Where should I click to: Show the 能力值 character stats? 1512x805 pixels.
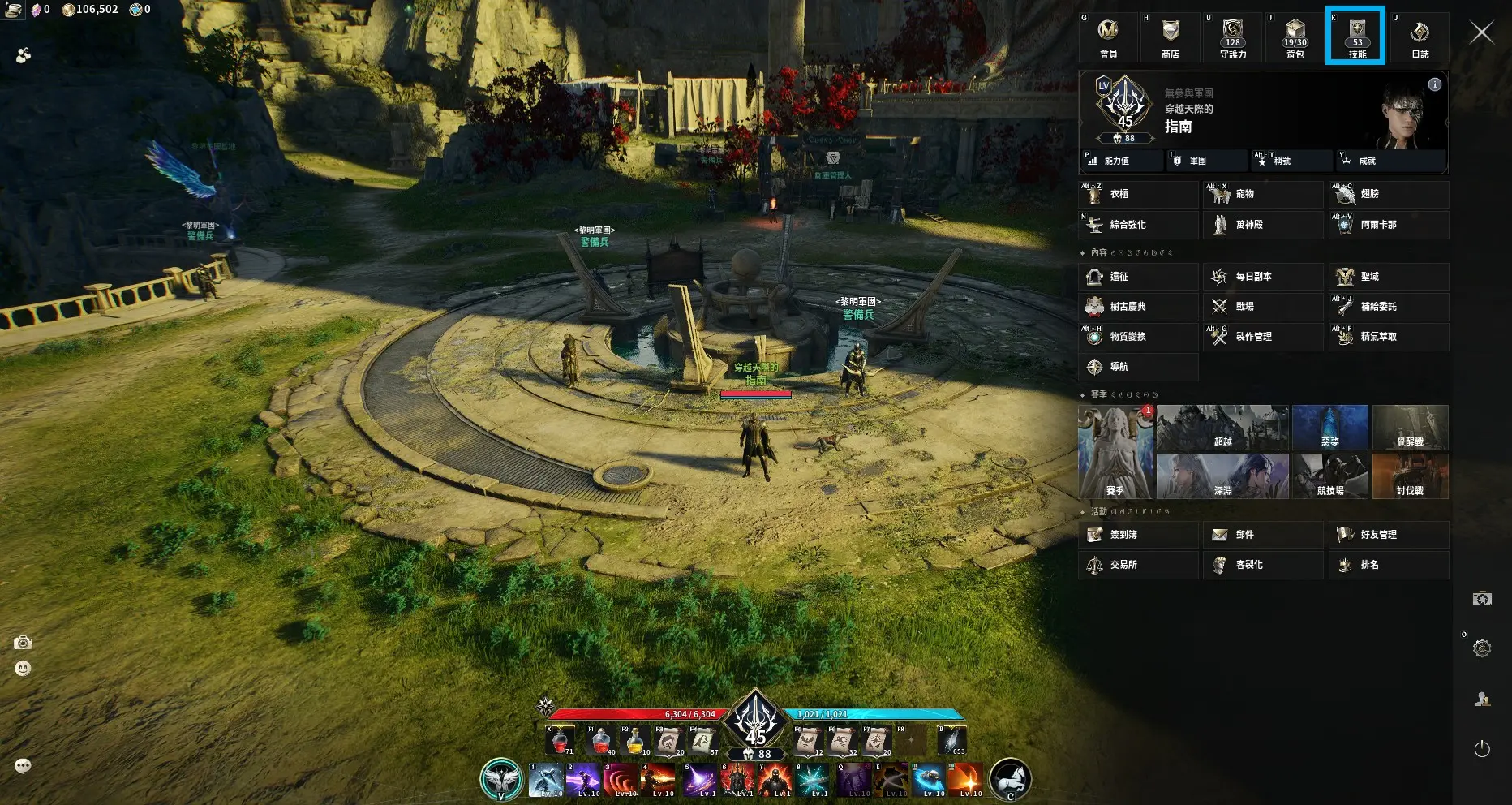(x=1122, y=161)
